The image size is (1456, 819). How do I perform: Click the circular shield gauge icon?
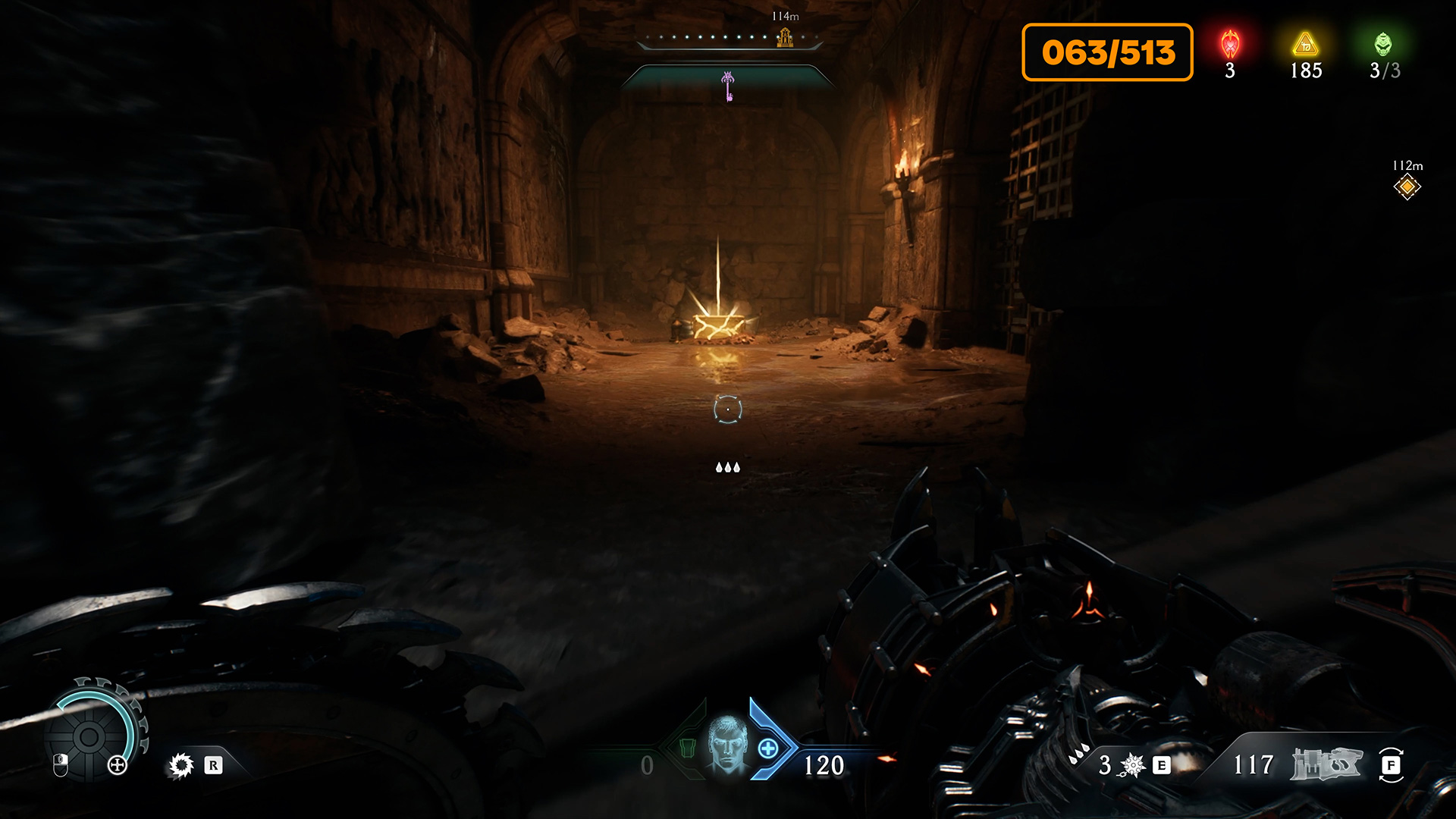(89, 736)
